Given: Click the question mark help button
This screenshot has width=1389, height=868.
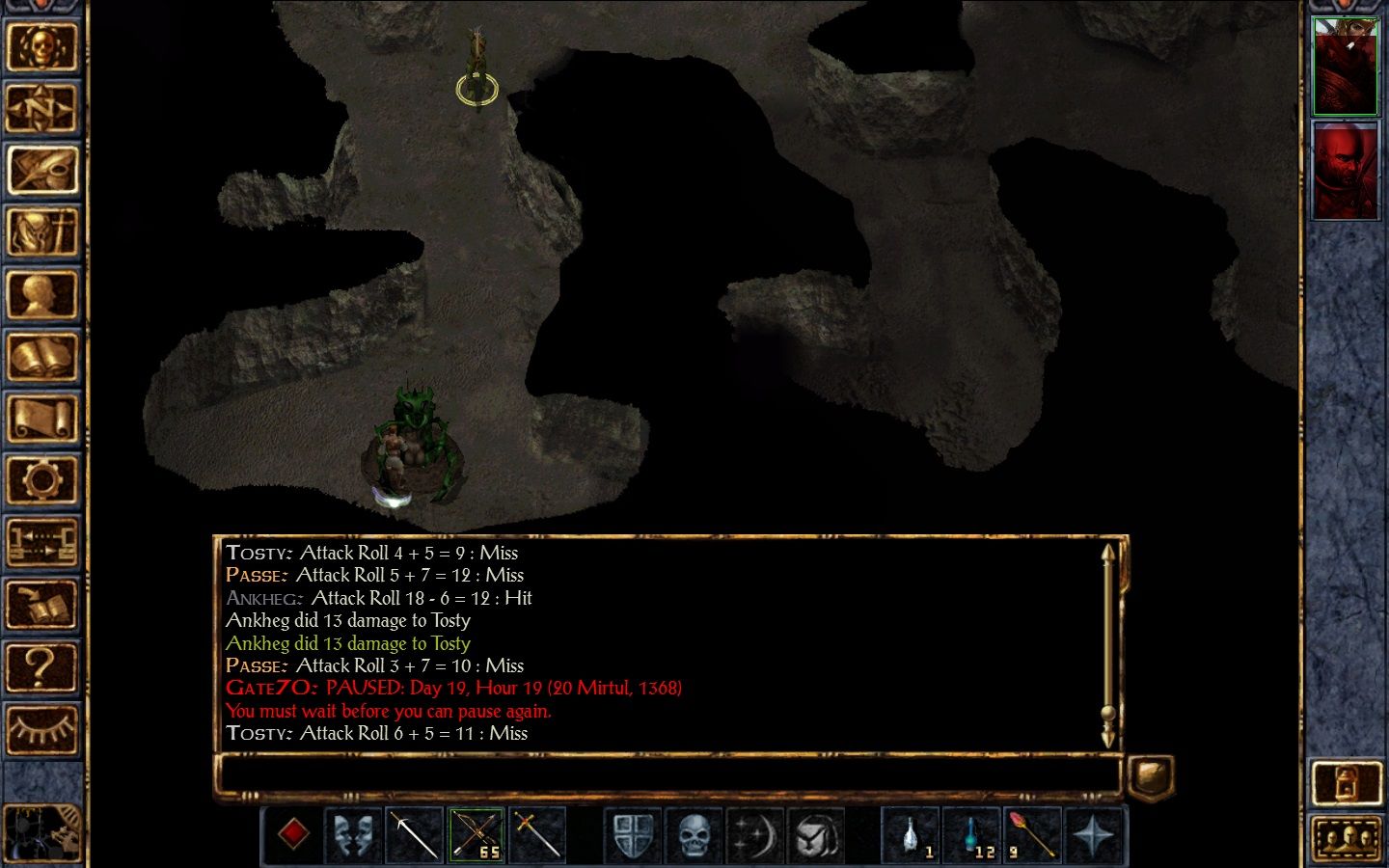Looking at the screenshot, I should click(x=41, y=665).
